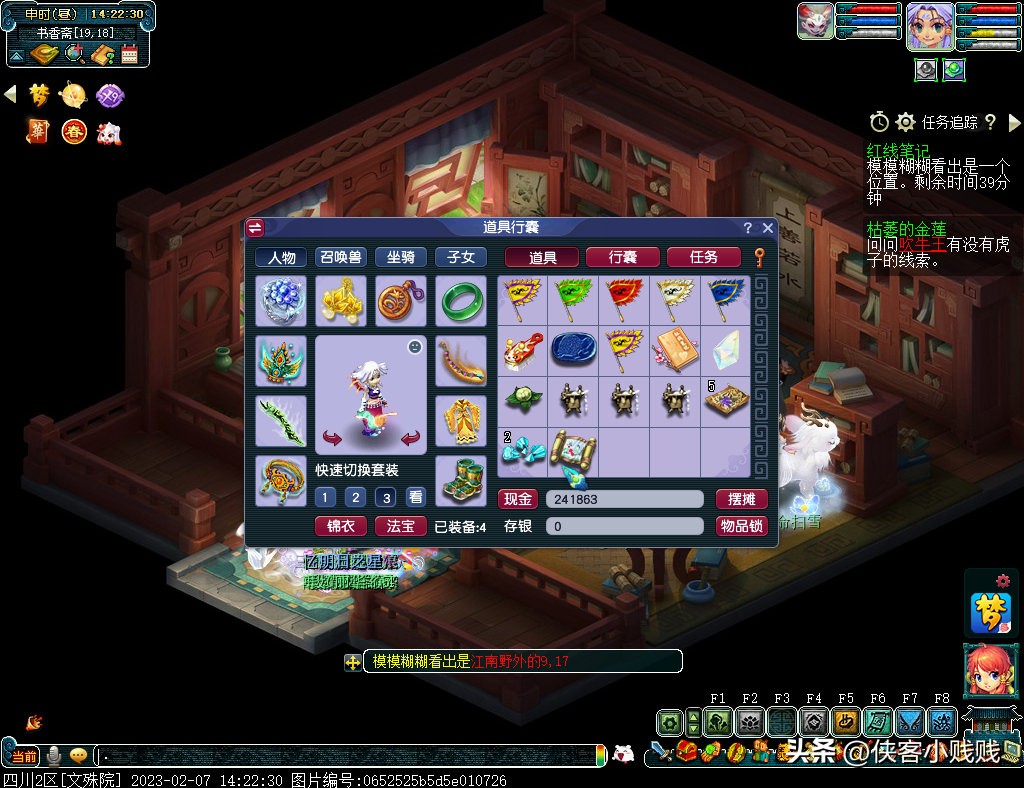Viewport: 1024px width, 788px height.
Task: Click the 看 view button
Action: (414, 497)
